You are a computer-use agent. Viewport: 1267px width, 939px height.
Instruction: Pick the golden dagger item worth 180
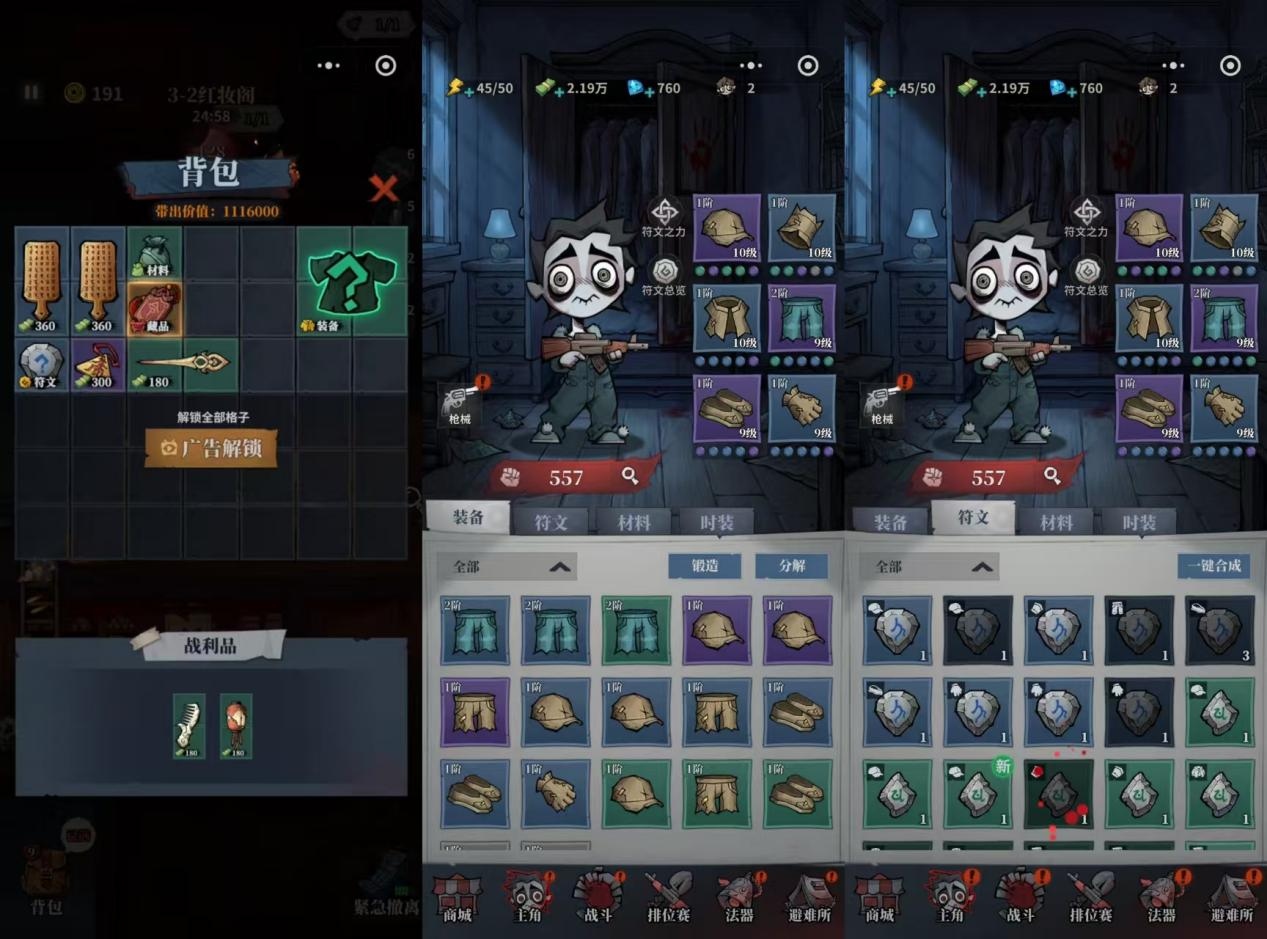tap(182, 364)
